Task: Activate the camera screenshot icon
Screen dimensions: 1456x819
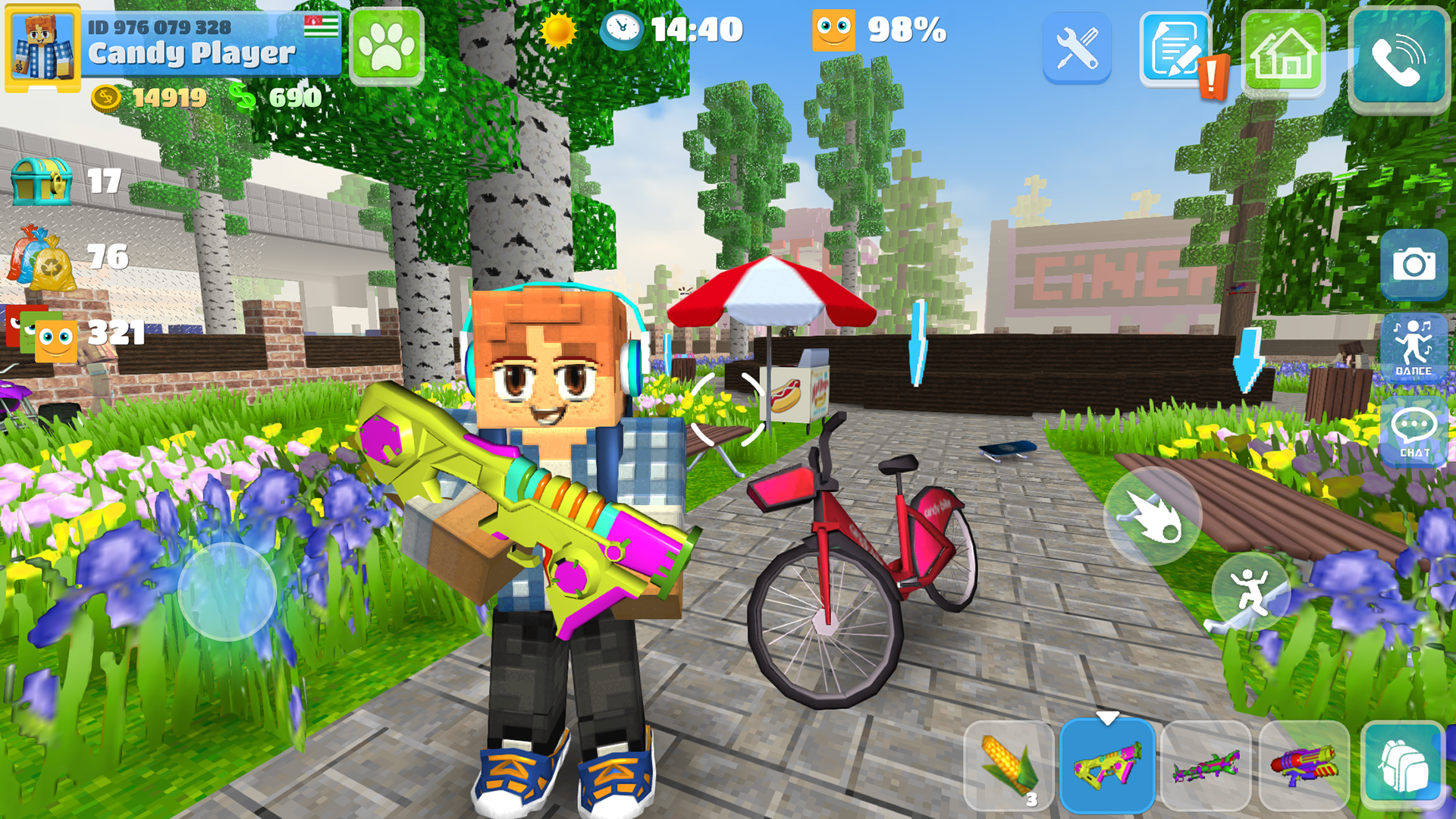Action: (x=1414, y=263)
